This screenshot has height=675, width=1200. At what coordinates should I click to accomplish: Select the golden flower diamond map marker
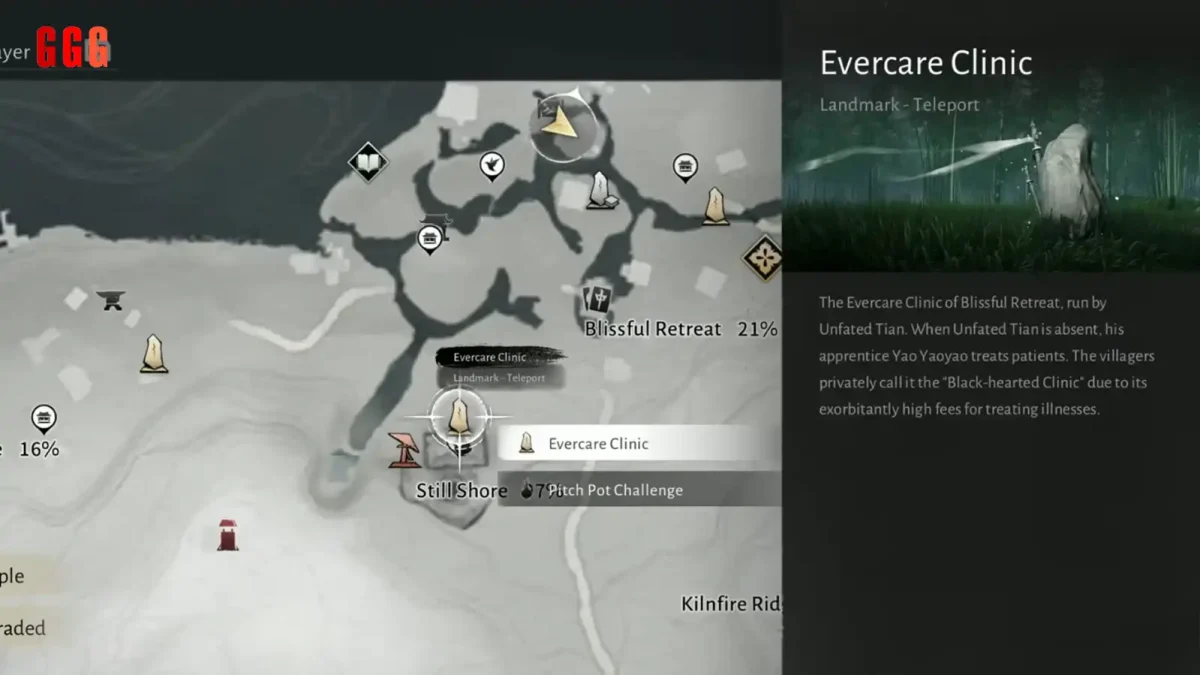tap(764, 257)
